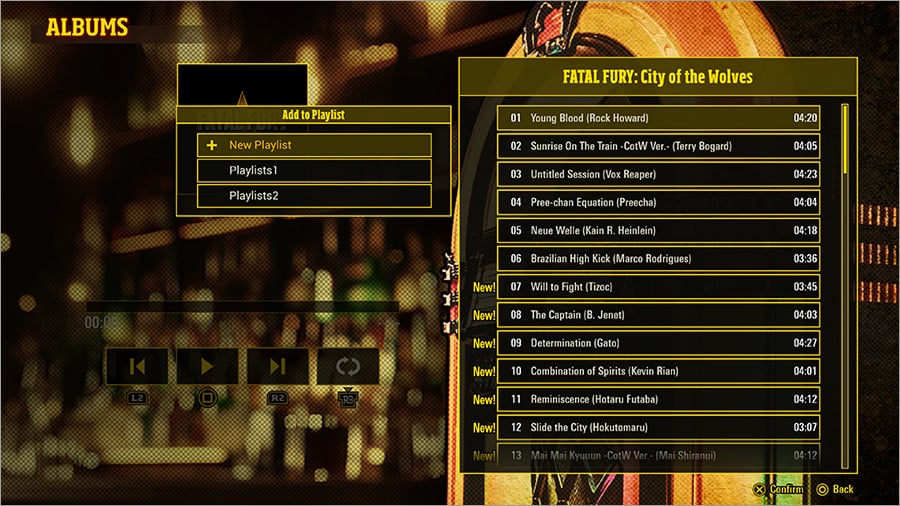Select track Young Blood (Rock Howard)
The image size is (900, 506).
(x=658, y=118)
